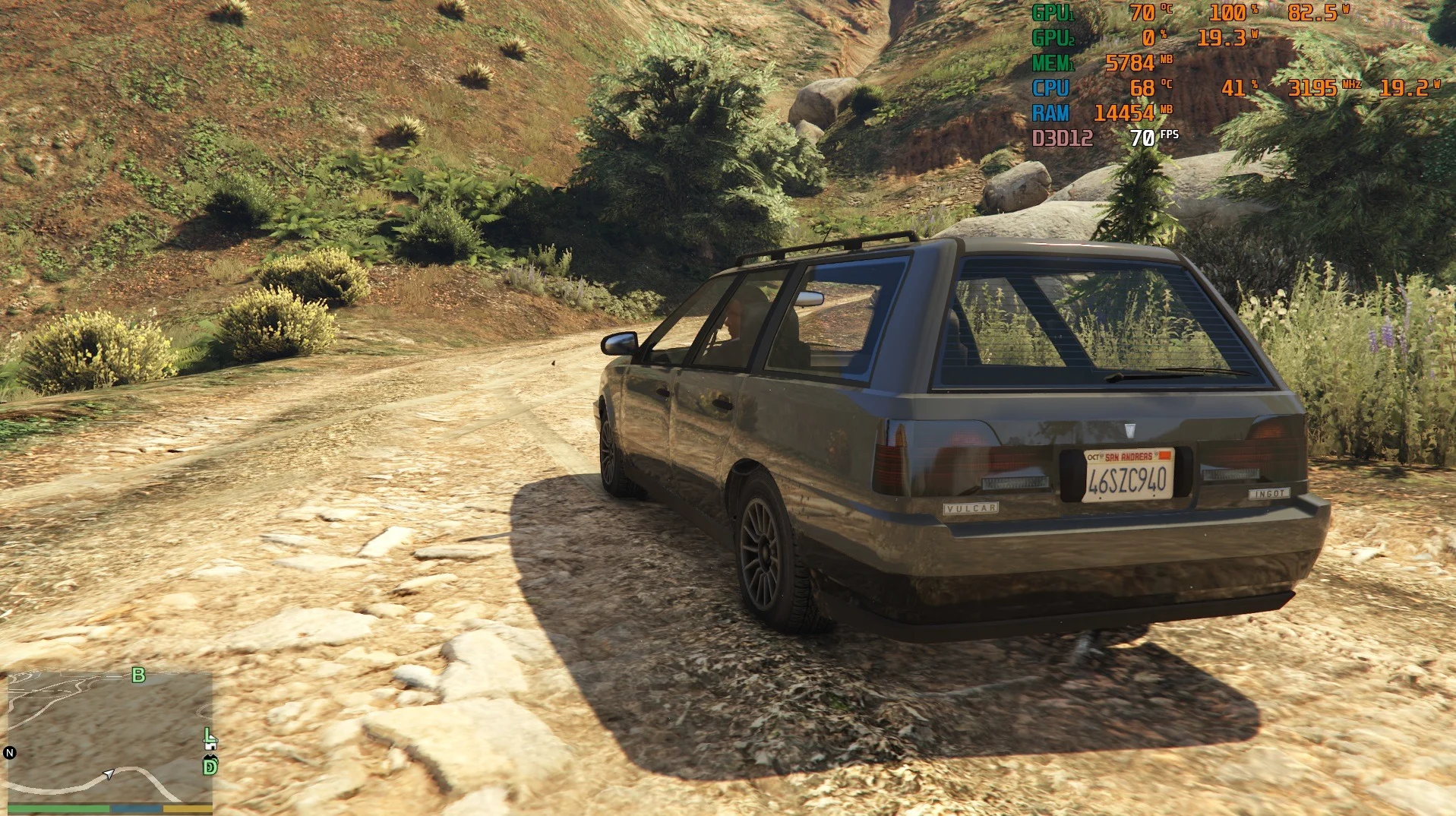Click the white house safehouse blip

(x=211, y=747)
